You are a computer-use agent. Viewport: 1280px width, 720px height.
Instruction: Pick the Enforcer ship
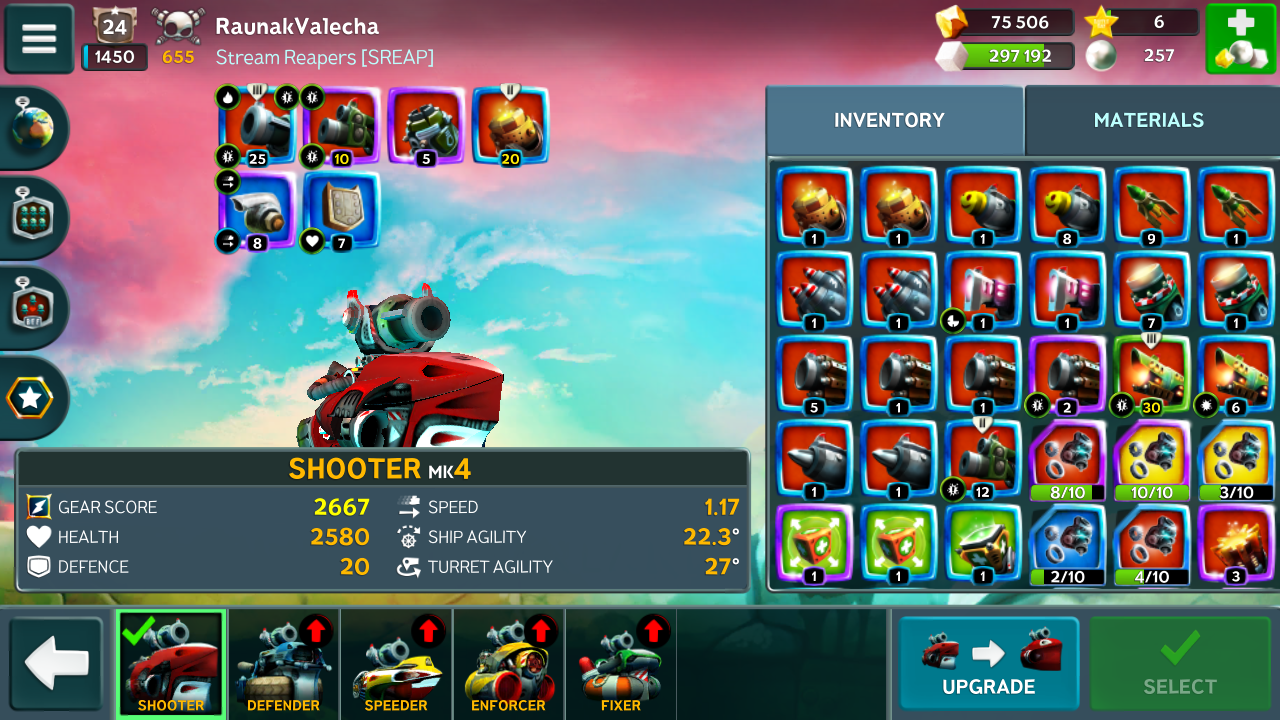(508, 664)
